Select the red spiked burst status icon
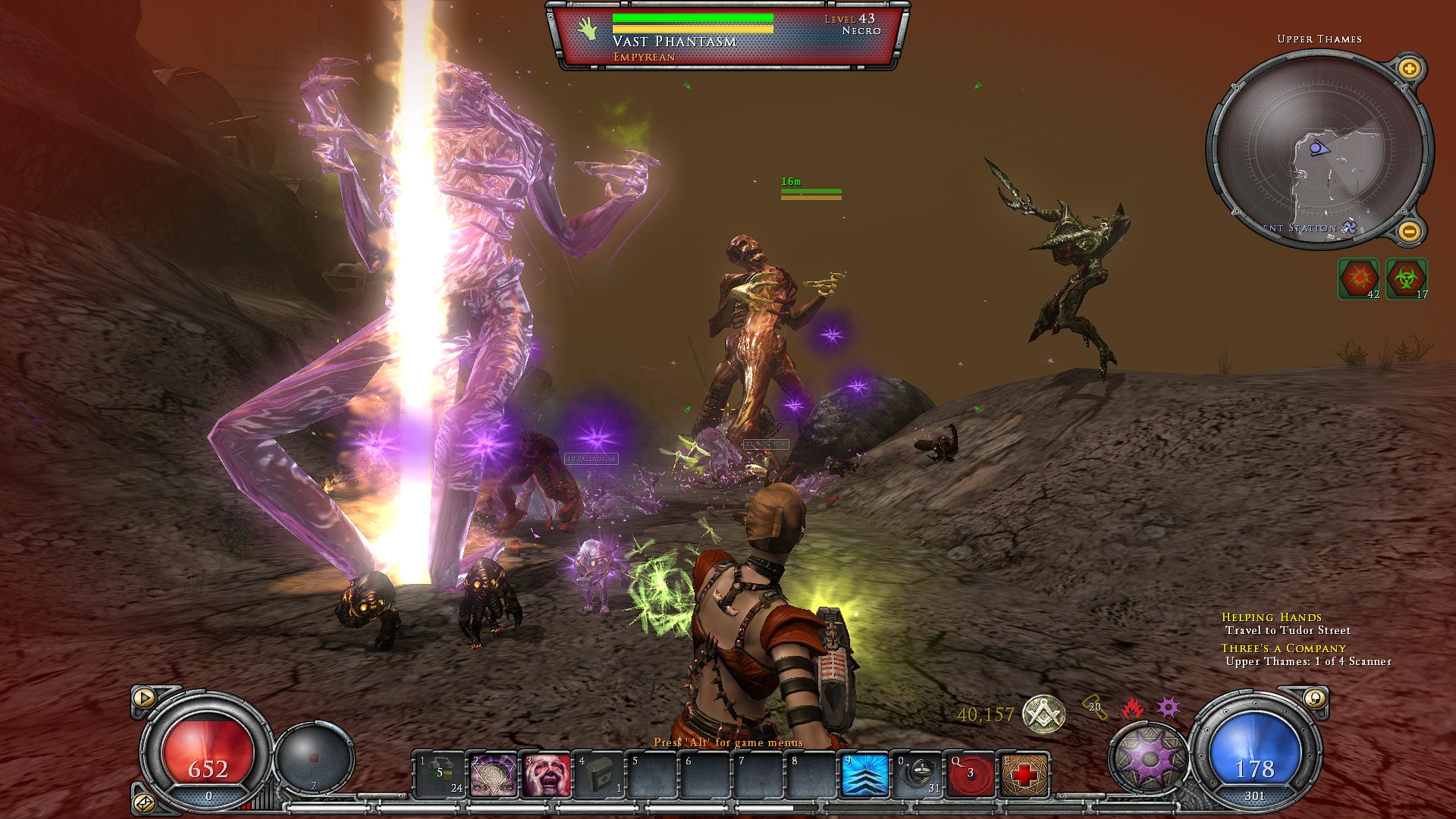Viewport: 1456px width, 819px height. 1358,278
